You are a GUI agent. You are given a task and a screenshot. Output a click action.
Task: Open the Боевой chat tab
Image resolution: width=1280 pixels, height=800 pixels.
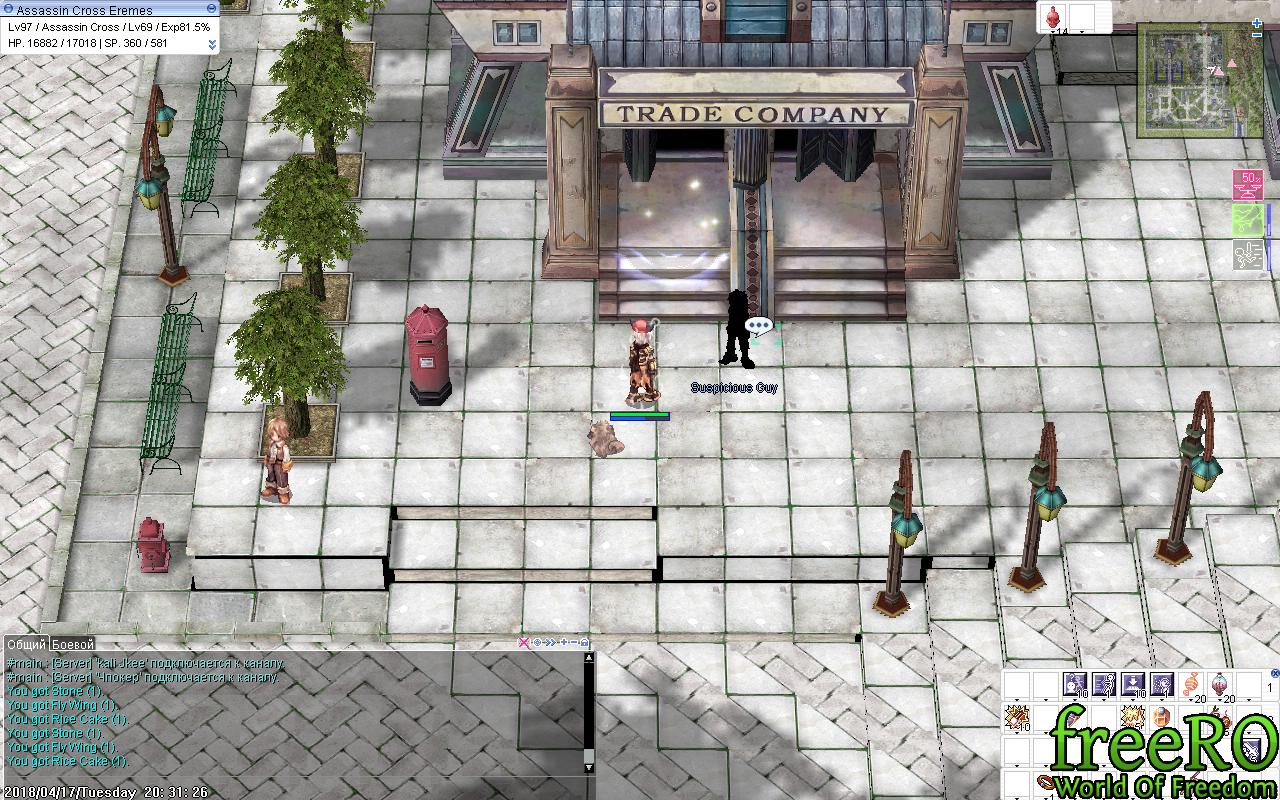(x=73, y=644)
